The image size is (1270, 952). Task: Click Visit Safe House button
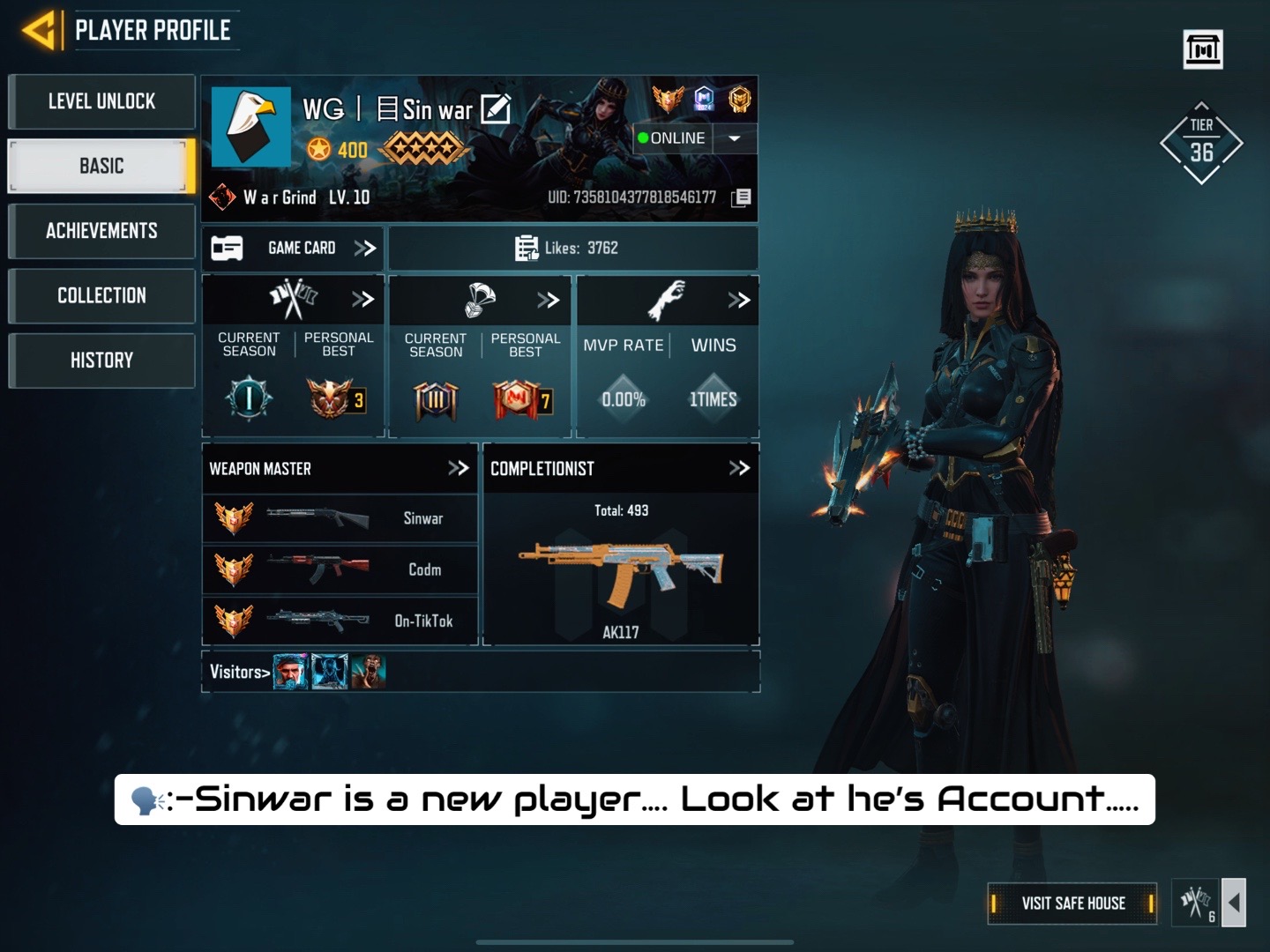[1072, 903]
